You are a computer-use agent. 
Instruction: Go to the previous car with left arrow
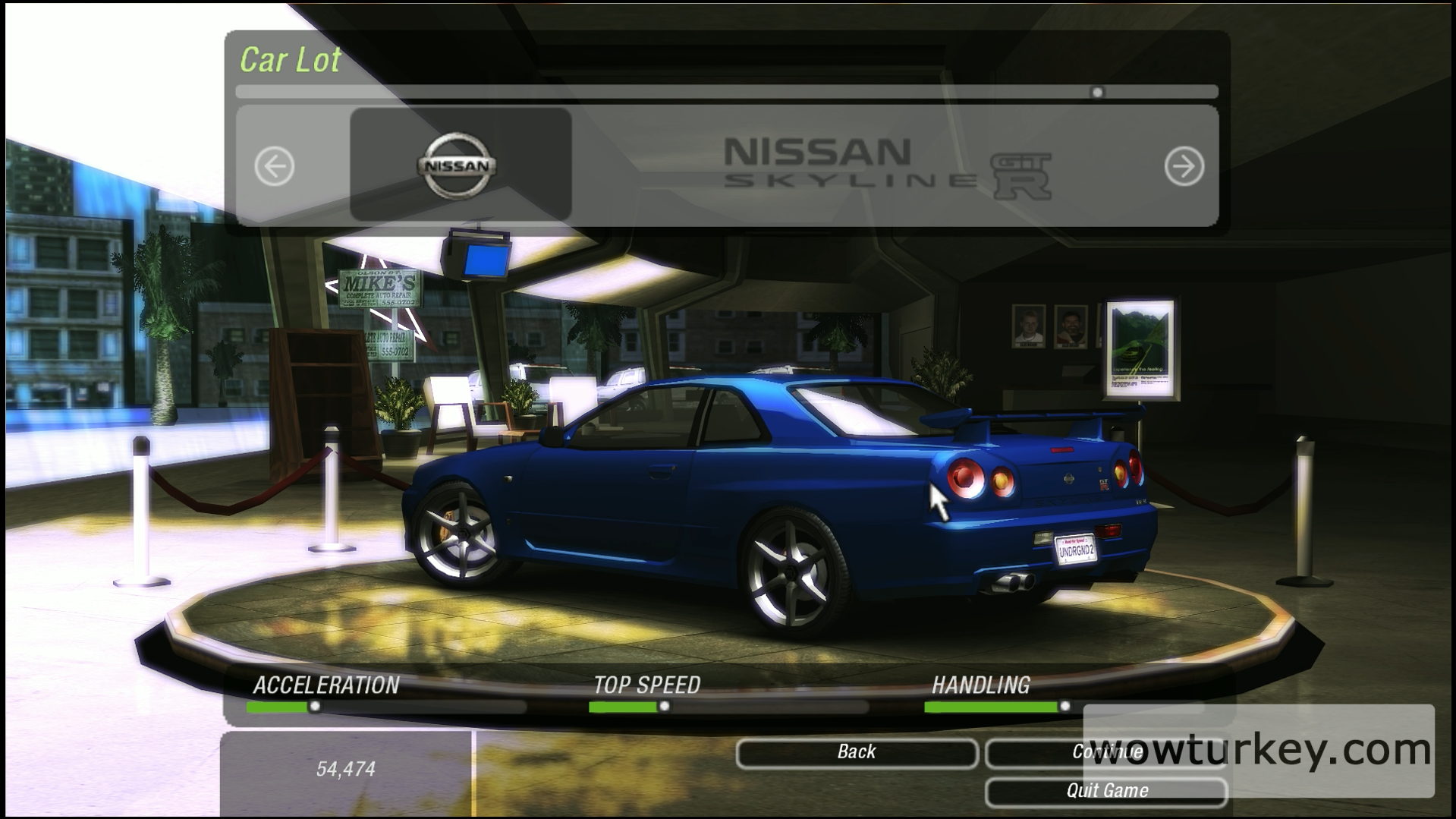274,166
